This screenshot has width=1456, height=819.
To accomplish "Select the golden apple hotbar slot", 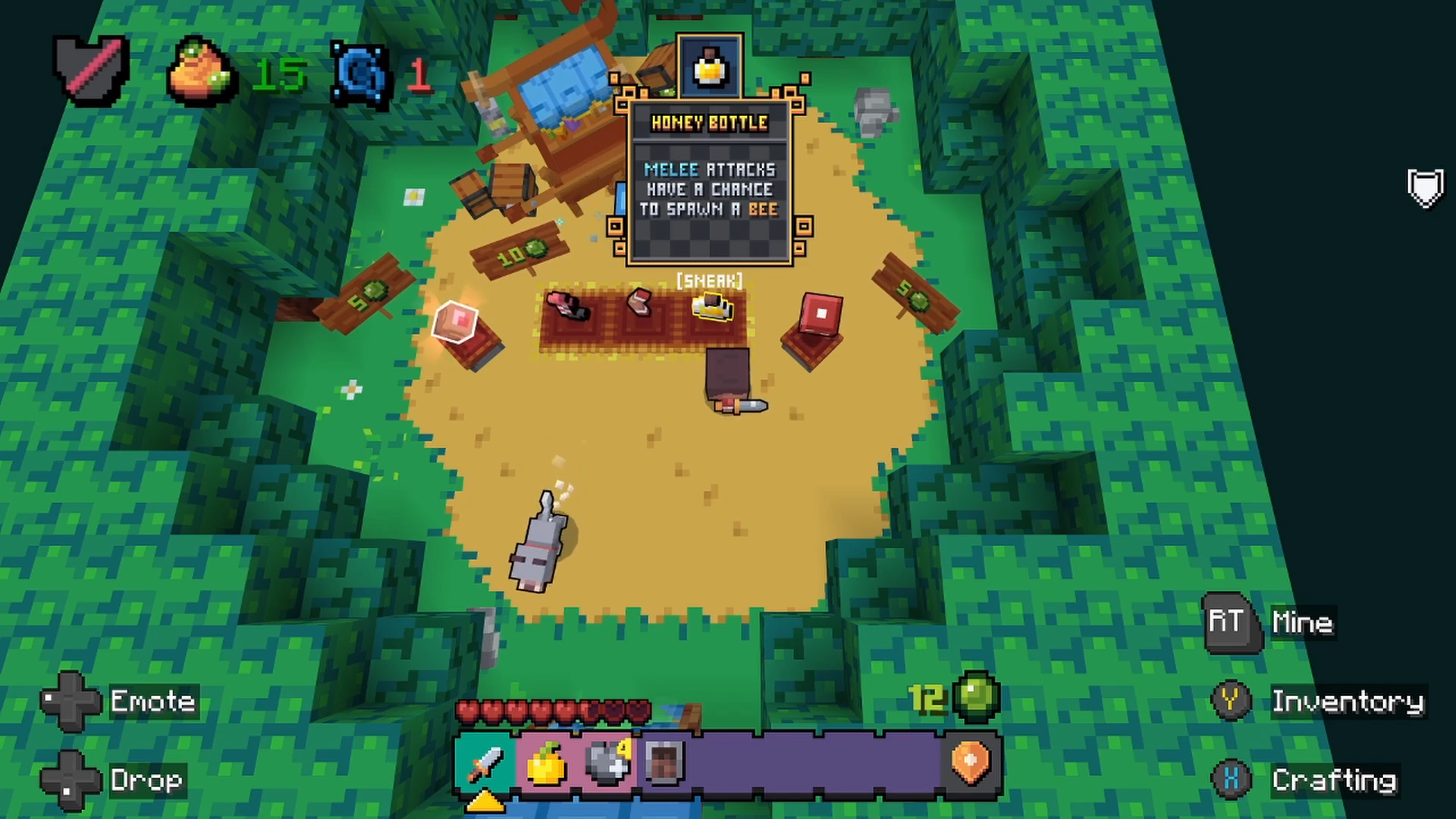I will (546, 763).
